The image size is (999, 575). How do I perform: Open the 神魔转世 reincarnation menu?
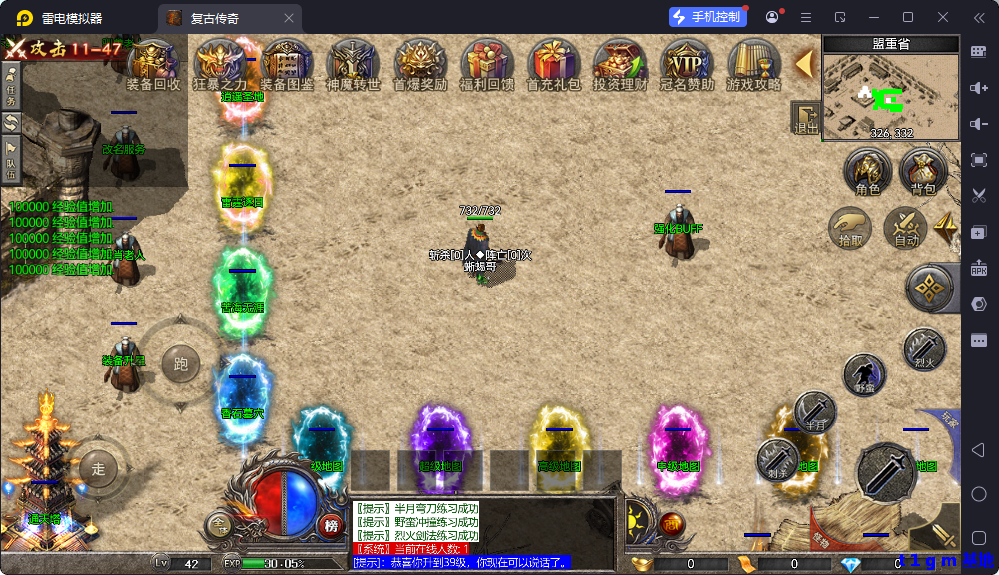click(x=353, y=65)
